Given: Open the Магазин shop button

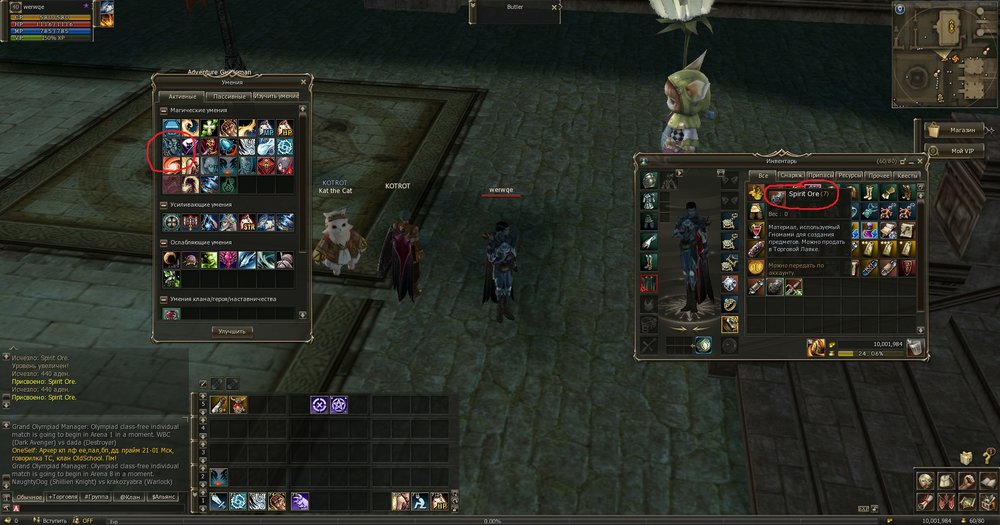Looking at the screenshot, I should (x=958, y=129).
